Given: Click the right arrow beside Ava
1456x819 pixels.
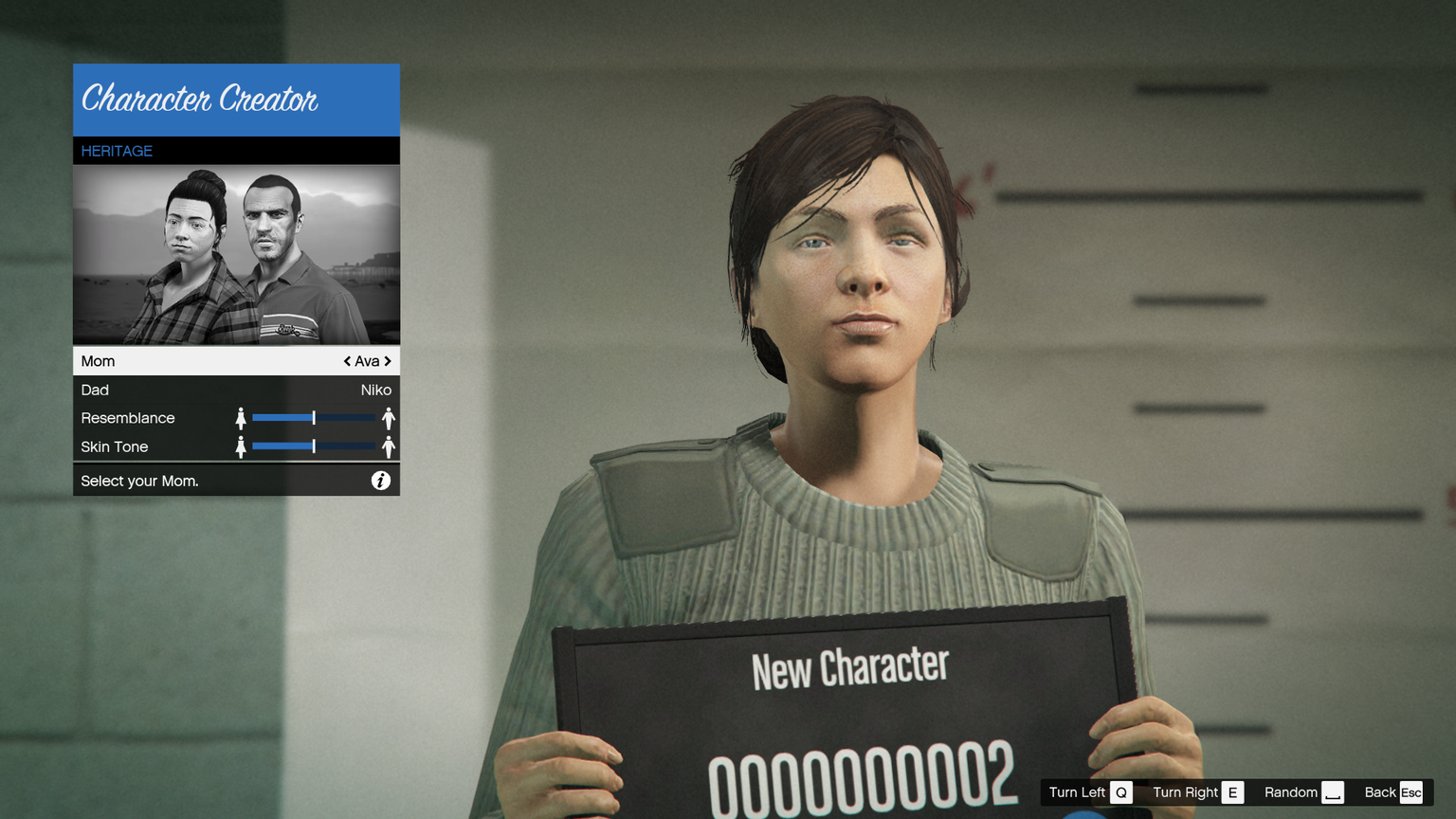Looking at the screenshot, I should pos(388,361).
